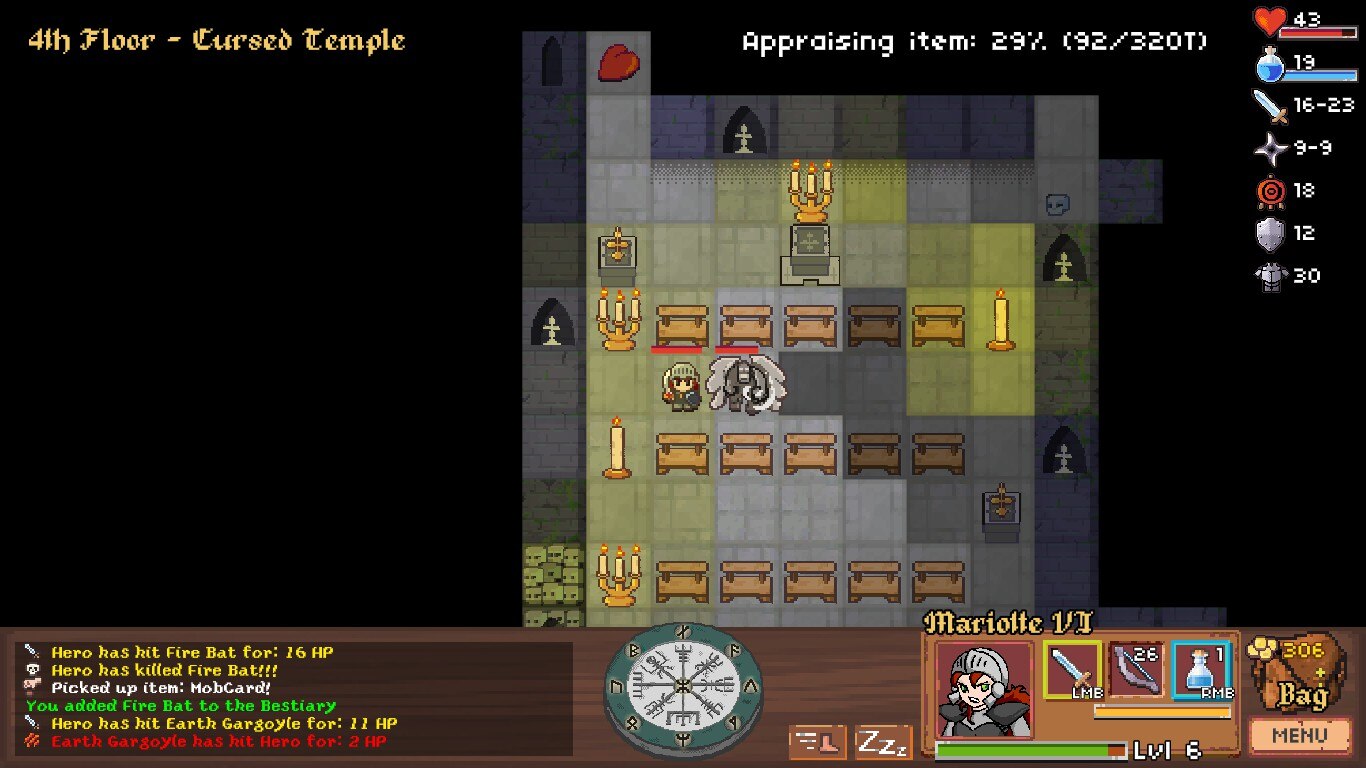Toggle the running boot button

pyautogui.click(x=817, y=742)
